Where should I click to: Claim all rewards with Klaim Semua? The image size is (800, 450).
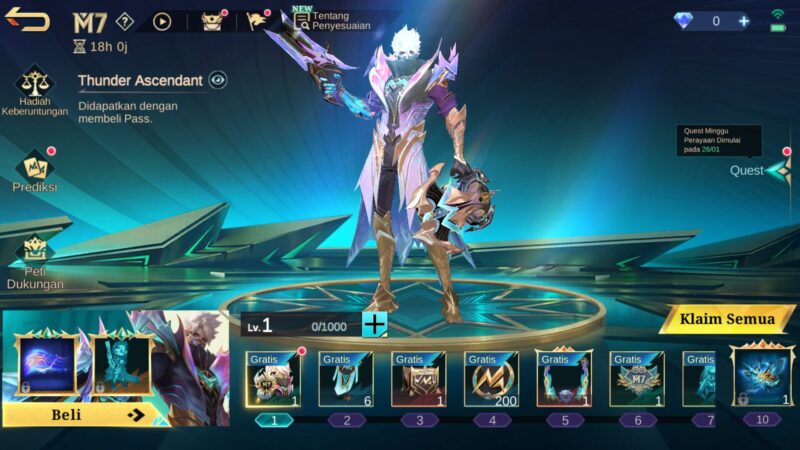click(727, 319)
